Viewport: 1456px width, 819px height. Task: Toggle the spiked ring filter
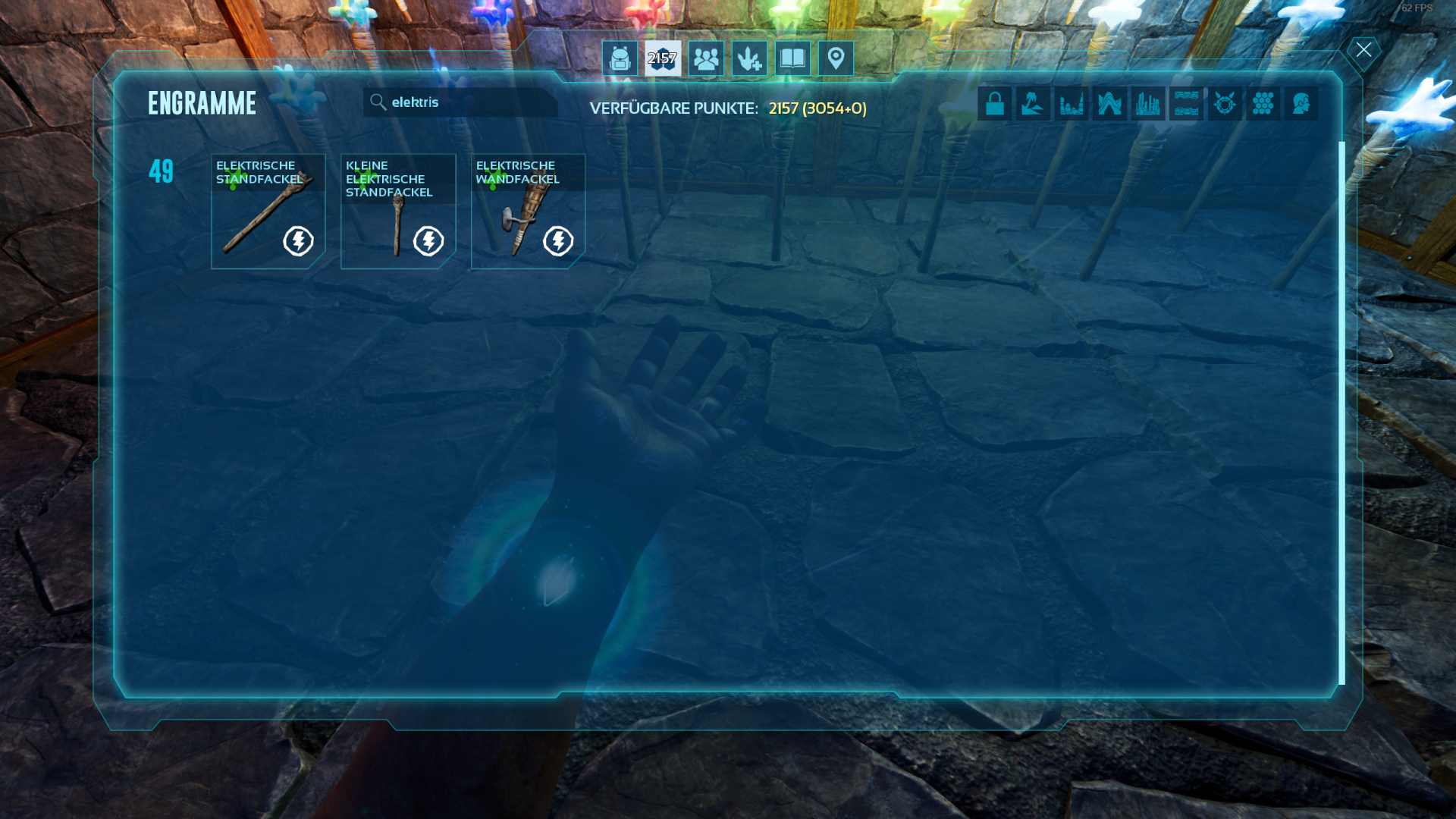(x=1225, y=103)
